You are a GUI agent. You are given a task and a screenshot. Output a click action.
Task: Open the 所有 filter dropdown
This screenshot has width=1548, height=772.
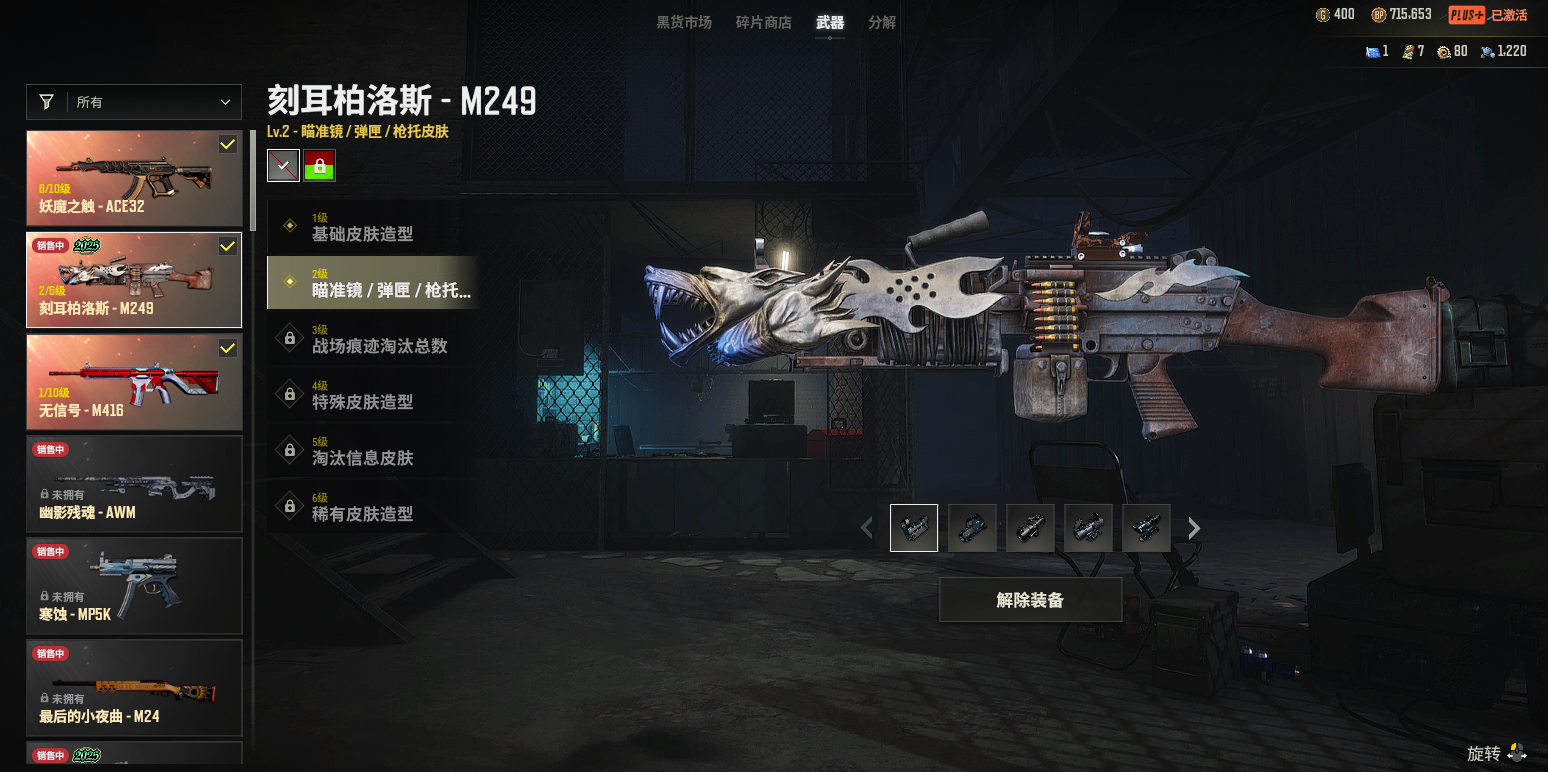[134, 102]
